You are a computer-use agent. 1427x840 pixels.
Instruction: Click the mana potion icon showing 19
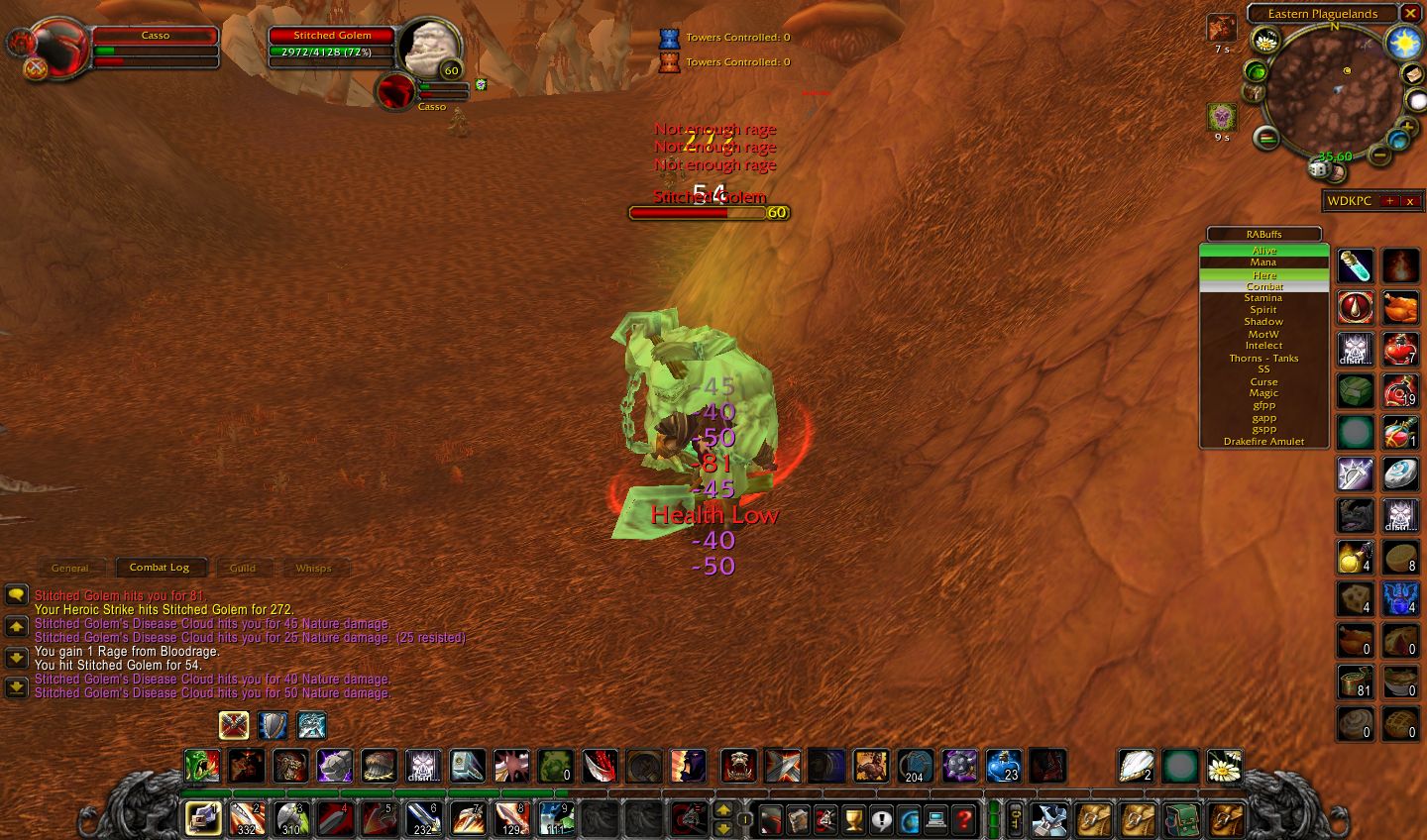point(1401,392)
